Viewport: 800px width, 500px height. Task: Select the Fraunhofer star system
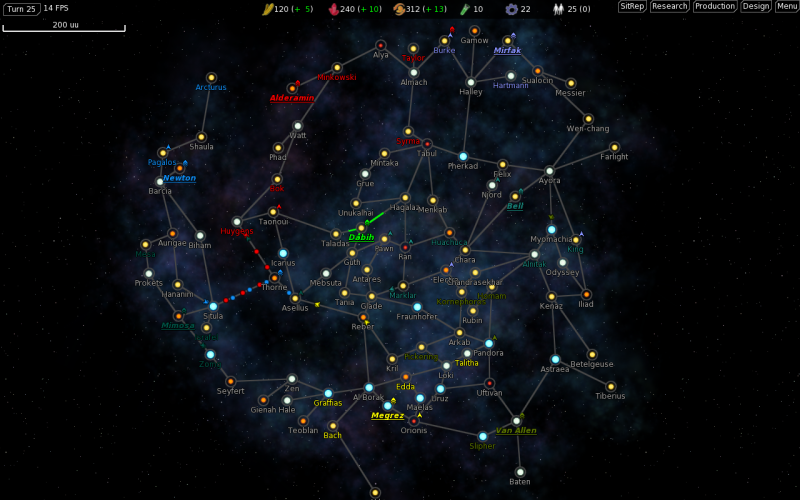[x=417, y=307]
